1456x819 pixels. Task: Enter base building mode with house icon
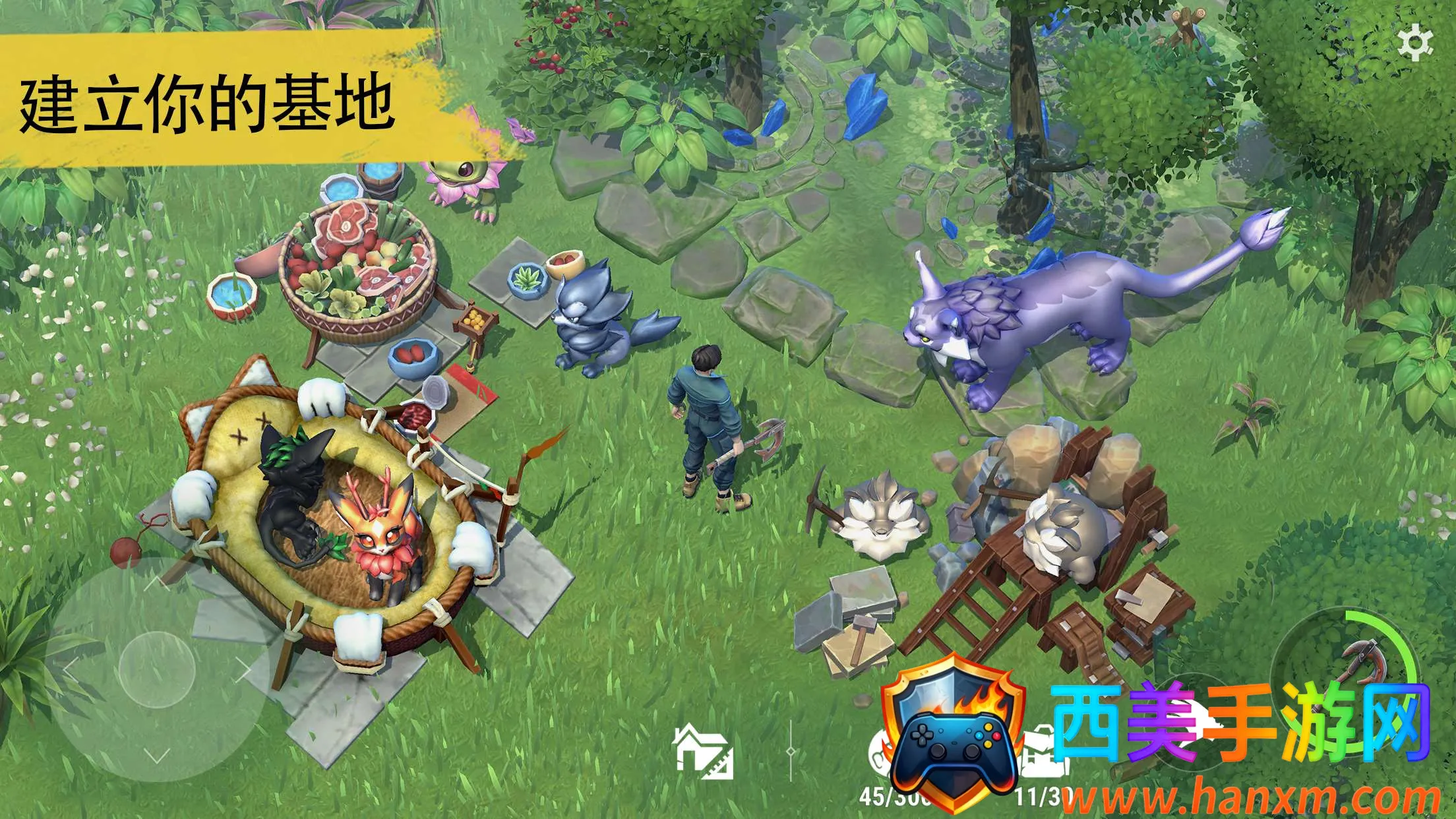[x=702, y=750]
